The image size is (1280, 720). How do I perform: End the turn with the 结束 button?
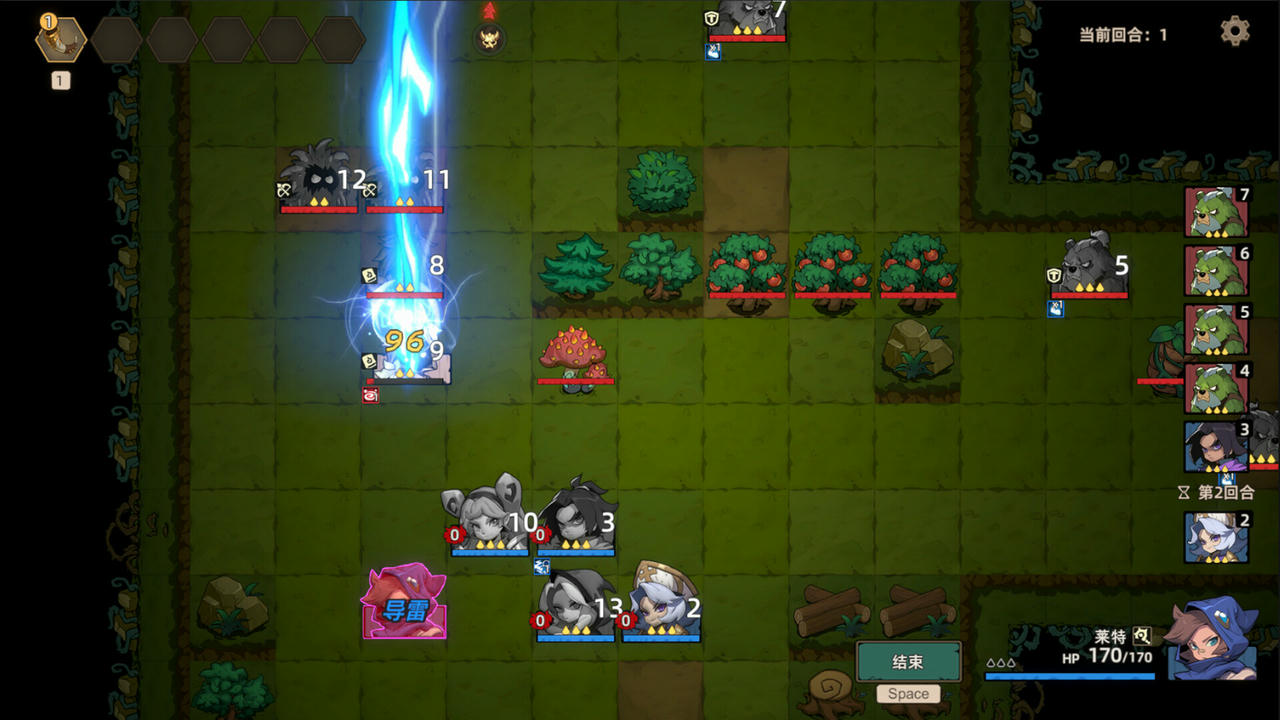click(x=908, y=662)
